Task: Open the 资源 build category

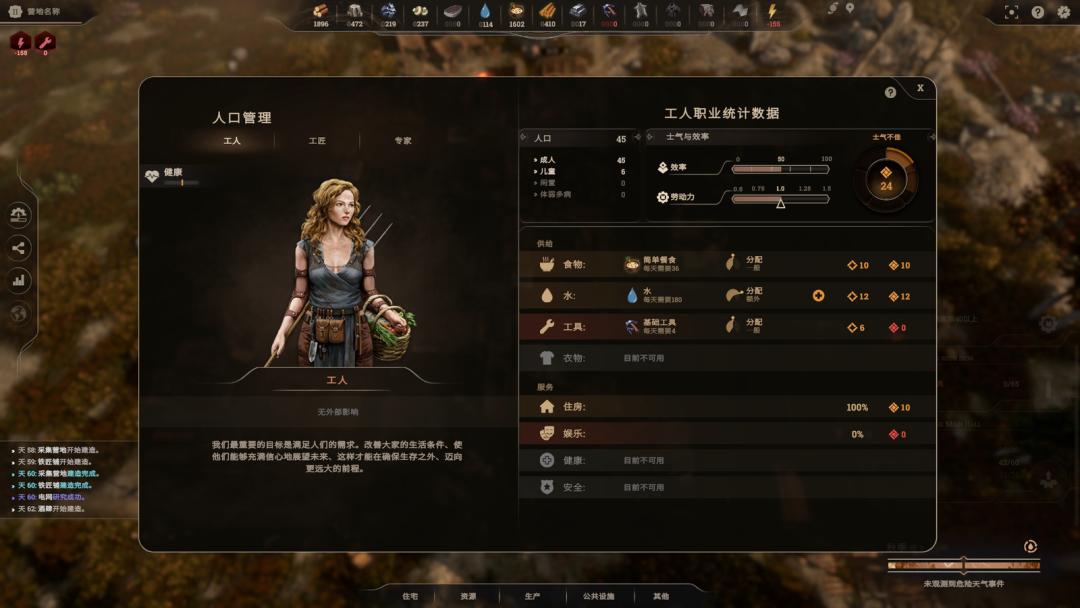Action: pyautogui.click(x=468, y=596)
